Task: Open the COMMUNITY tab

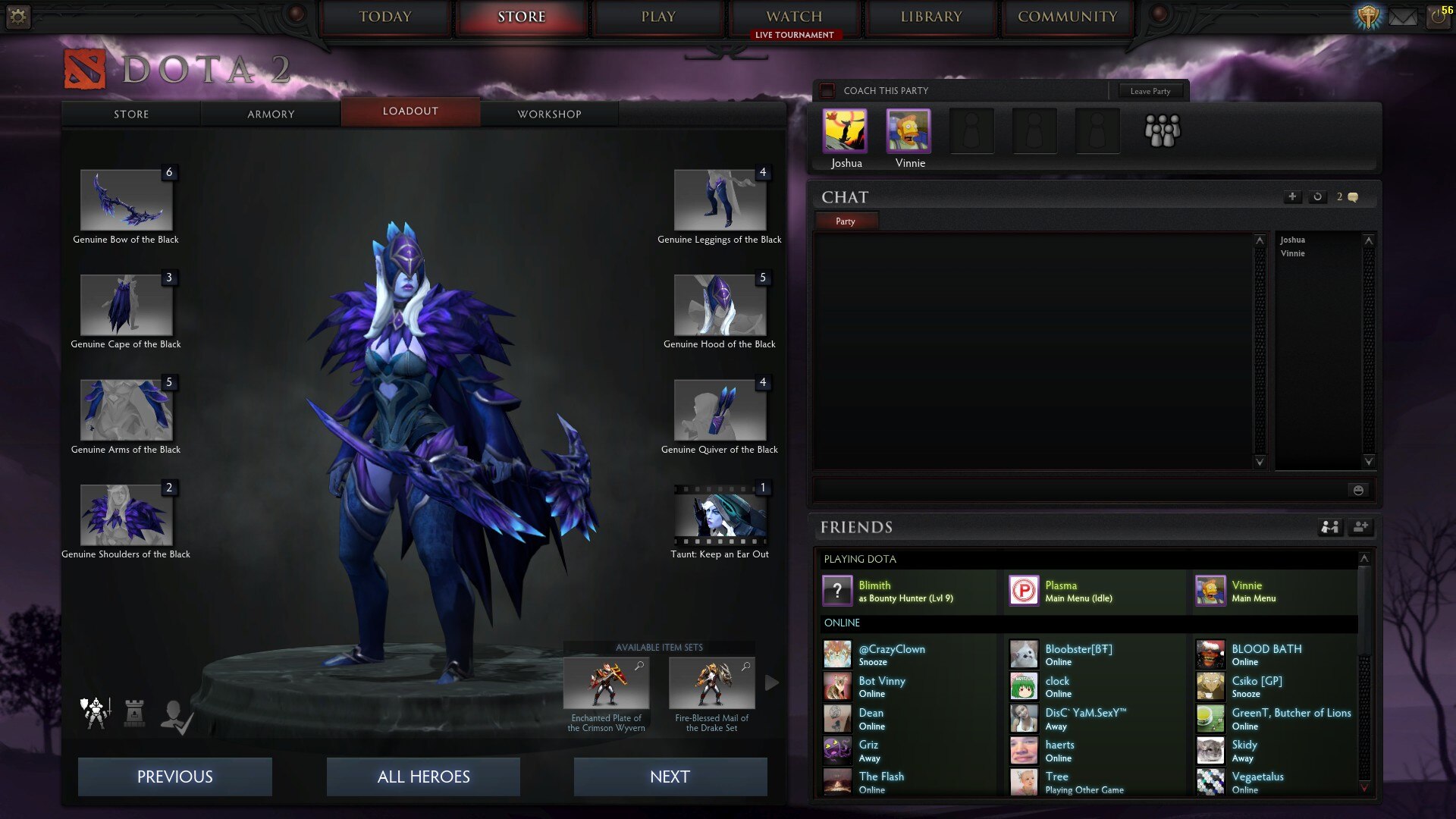Action: click(1067, 17)
